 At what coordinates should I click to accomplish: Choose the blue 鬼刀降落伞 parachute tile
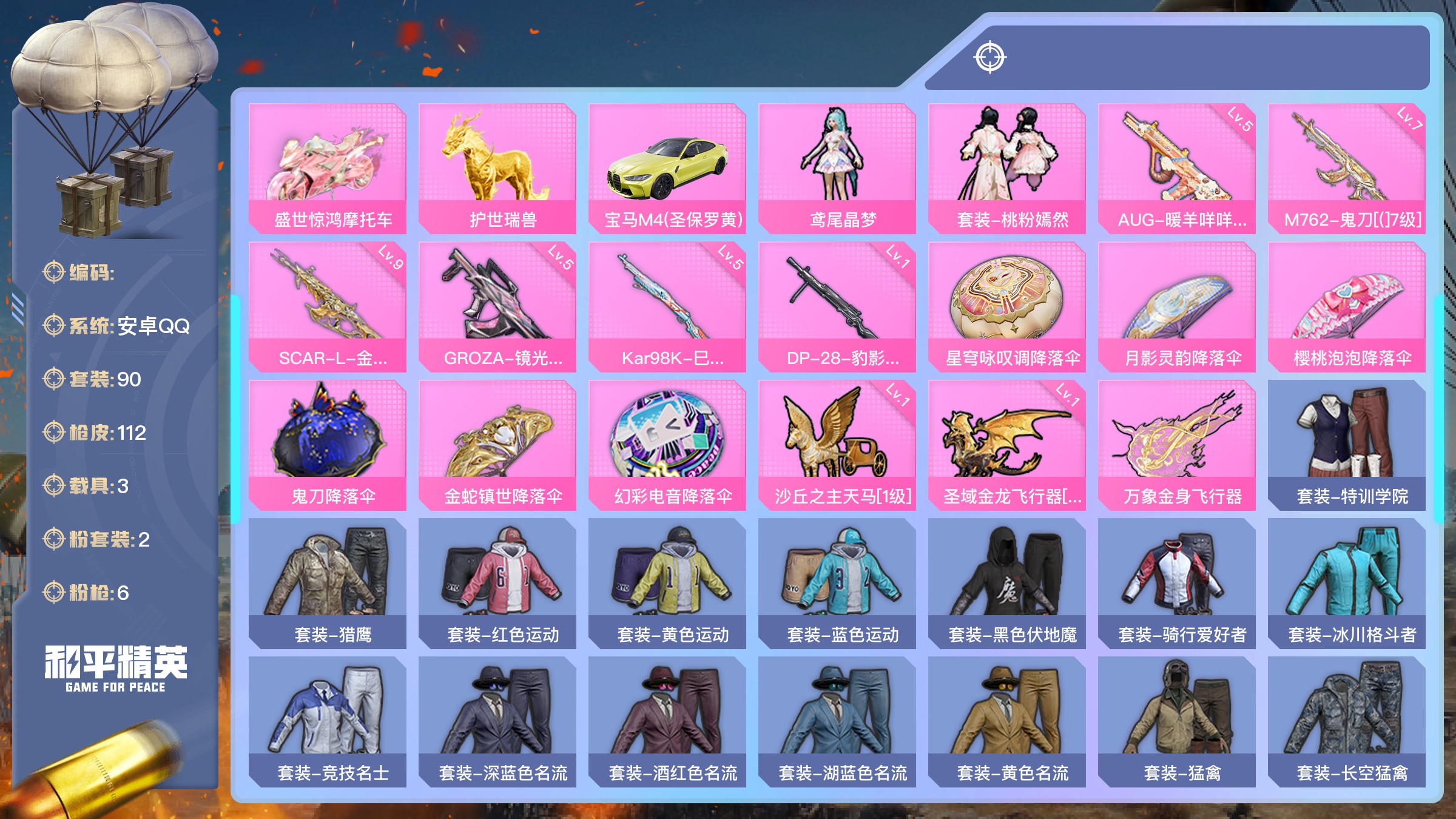tap(328, 445)
